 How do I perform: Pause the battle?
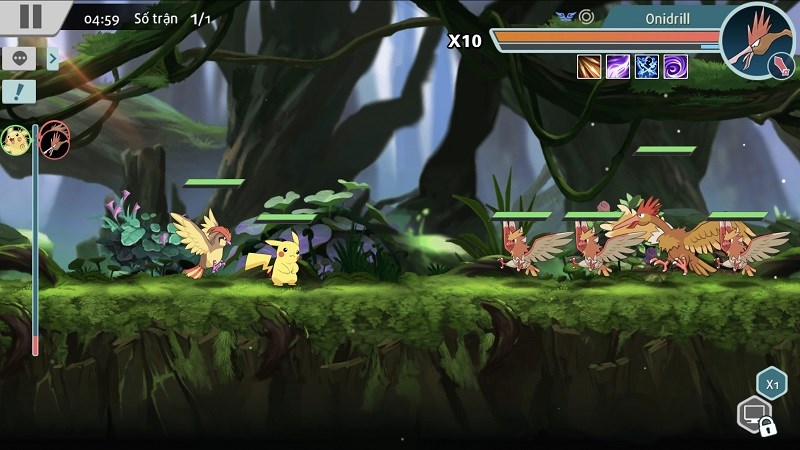31,16
